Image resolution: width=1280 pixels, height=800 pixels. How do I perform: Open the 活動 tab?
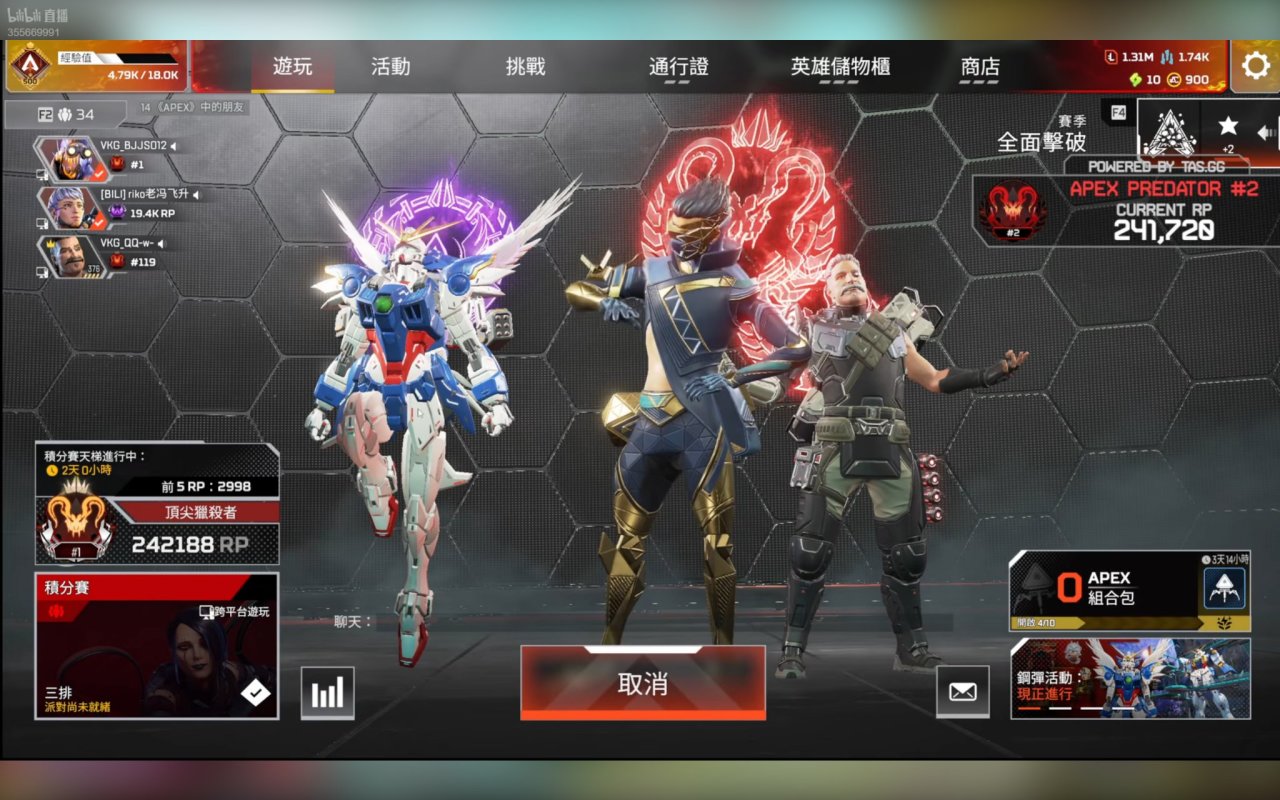[390, 67]
